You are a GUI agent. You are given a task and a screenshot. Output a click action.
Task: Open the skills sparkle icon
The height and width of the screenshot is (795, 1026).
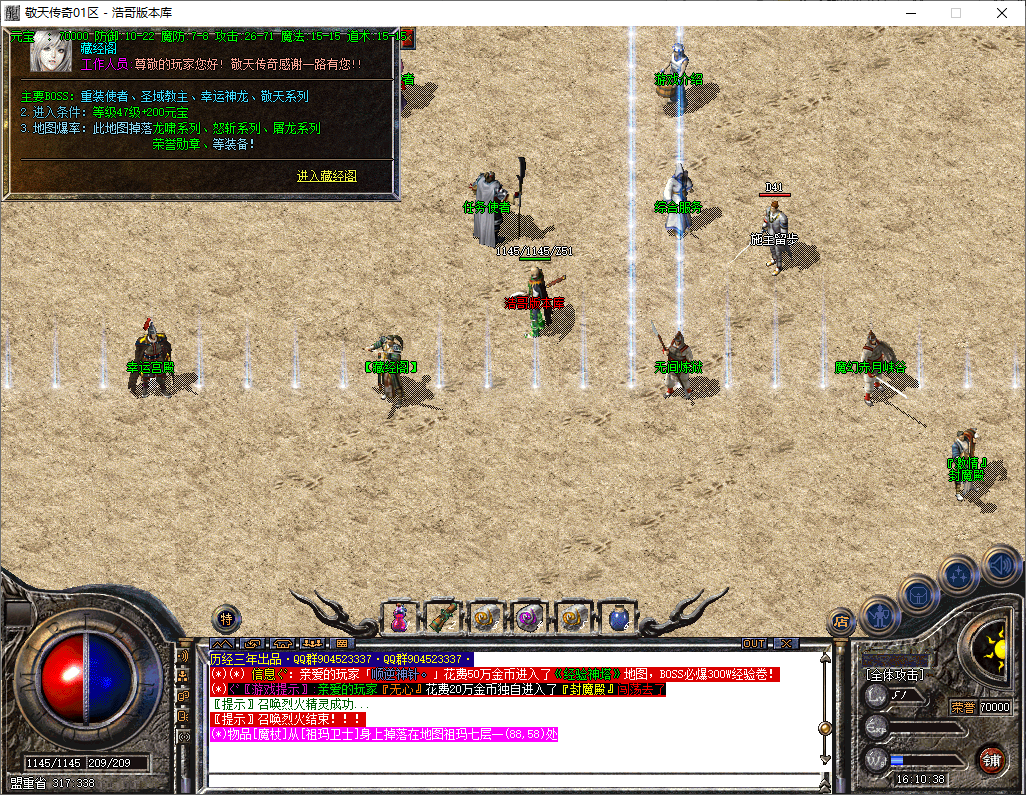pyautogui.click(x=959, y=574)
